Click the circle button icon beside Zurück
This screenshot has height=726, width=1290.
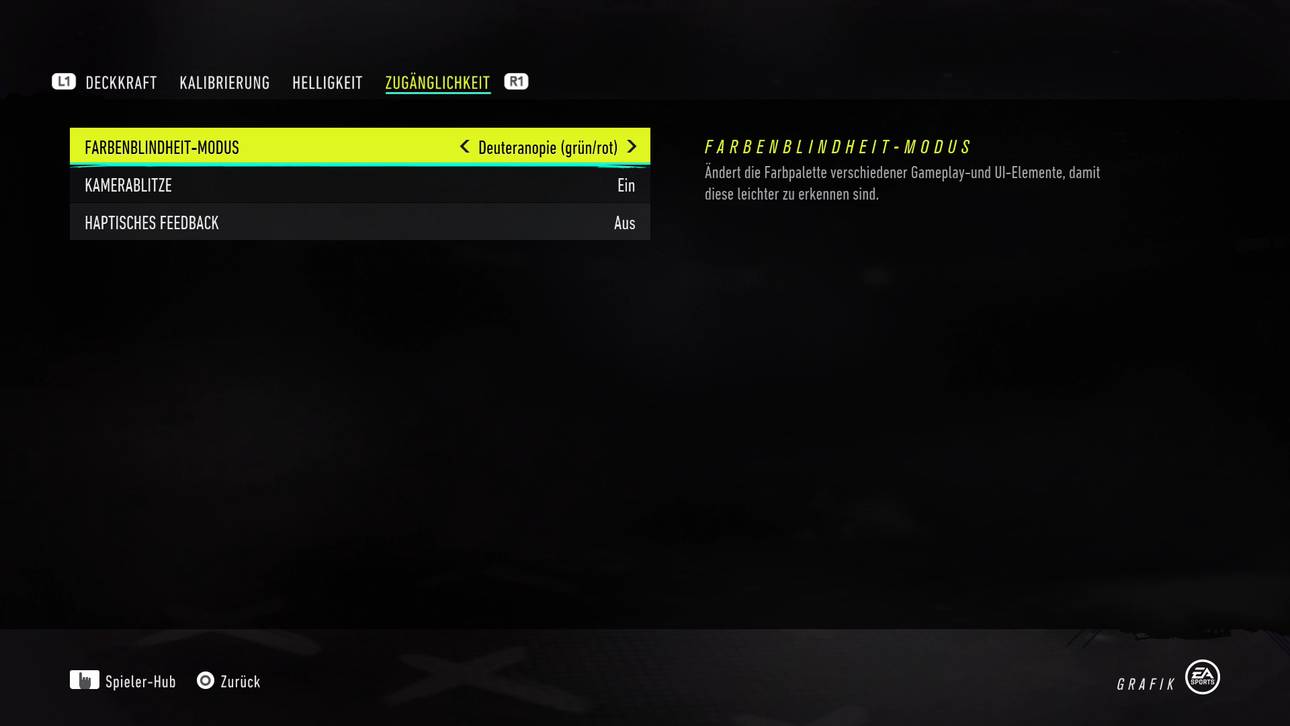[x=203, y=680]
